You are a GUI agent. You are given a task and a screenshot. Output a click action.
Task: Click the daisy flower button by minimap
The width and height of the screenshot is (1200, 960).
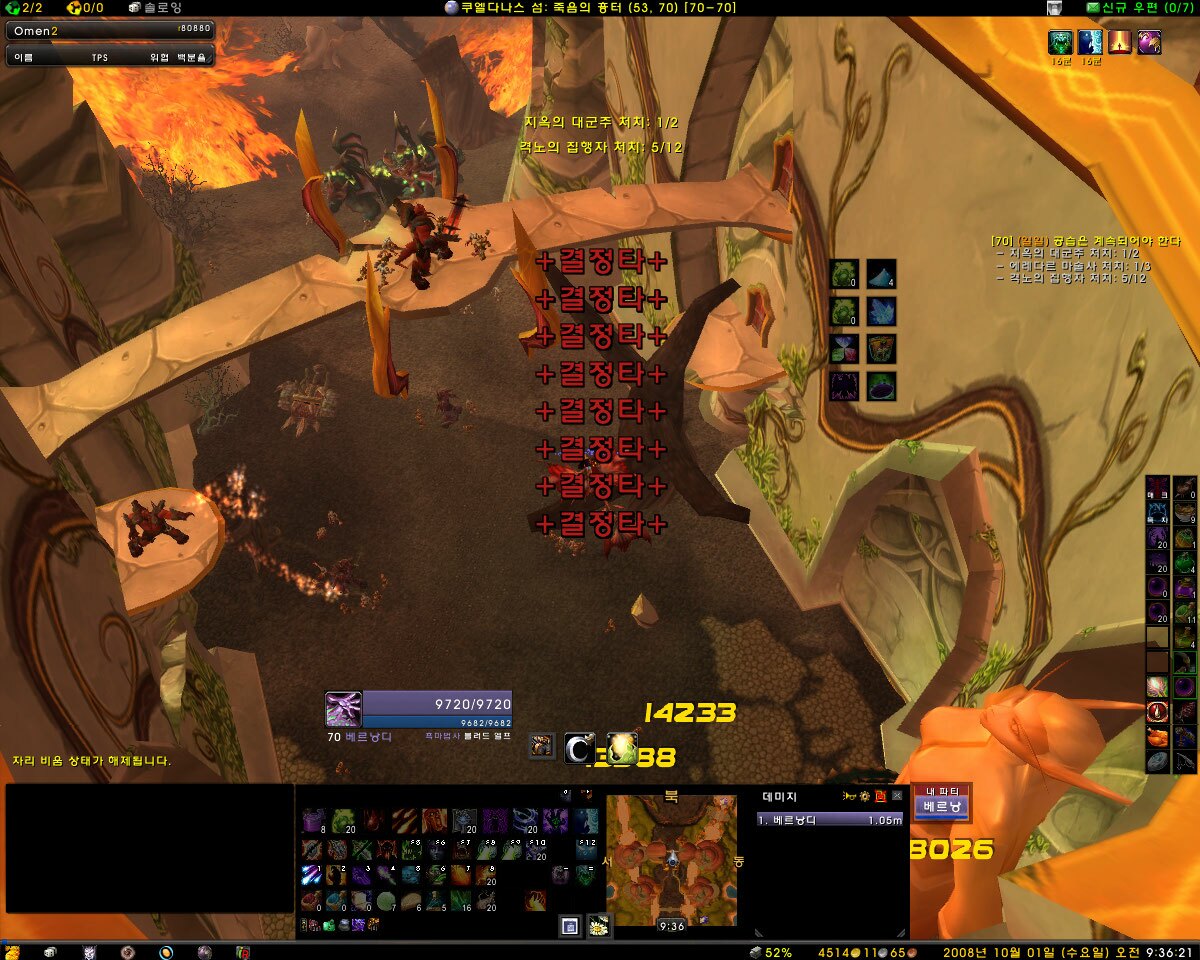598,927
